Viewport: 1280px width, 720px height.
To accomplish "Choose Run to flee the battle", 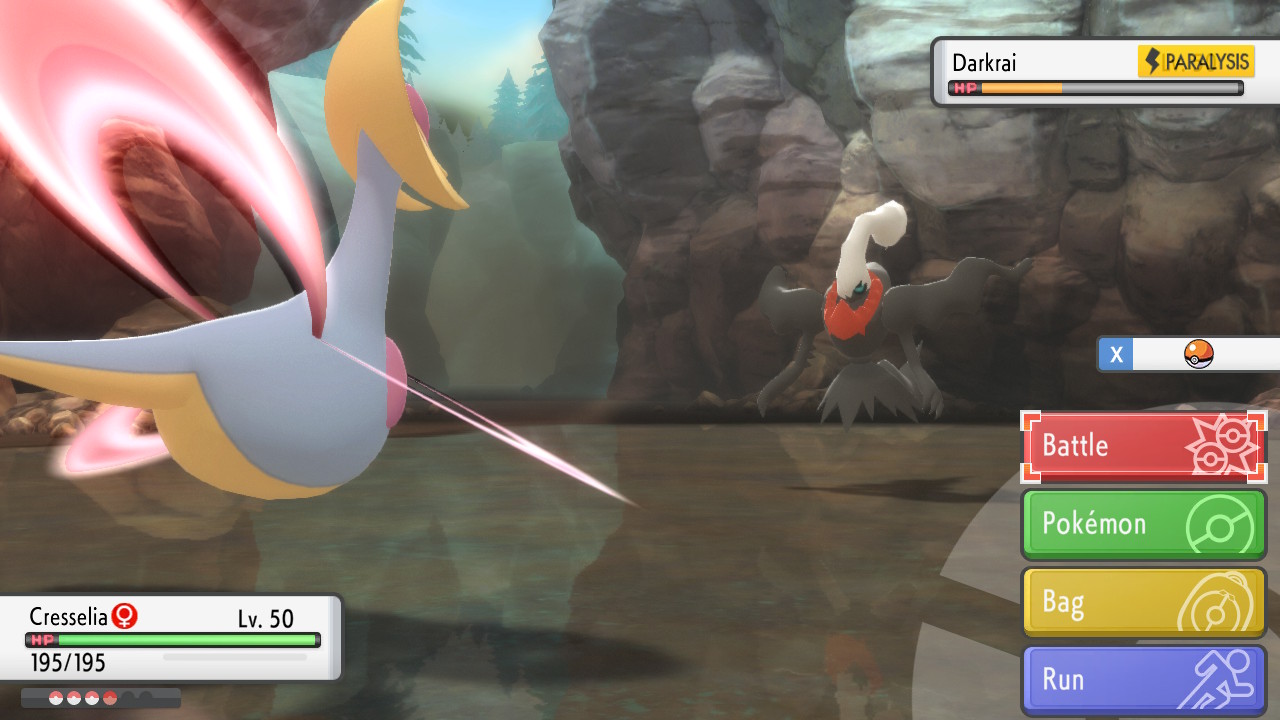I will click(x=1143, y=680).
